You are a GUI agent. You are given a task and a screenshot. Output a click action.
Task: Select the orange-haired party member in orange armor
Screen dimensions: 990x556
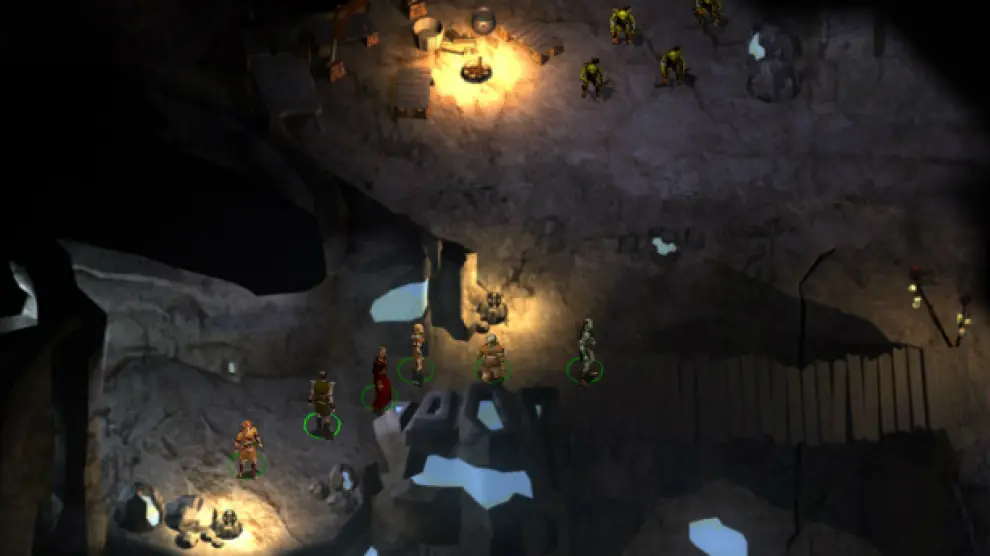coord(247,446)
